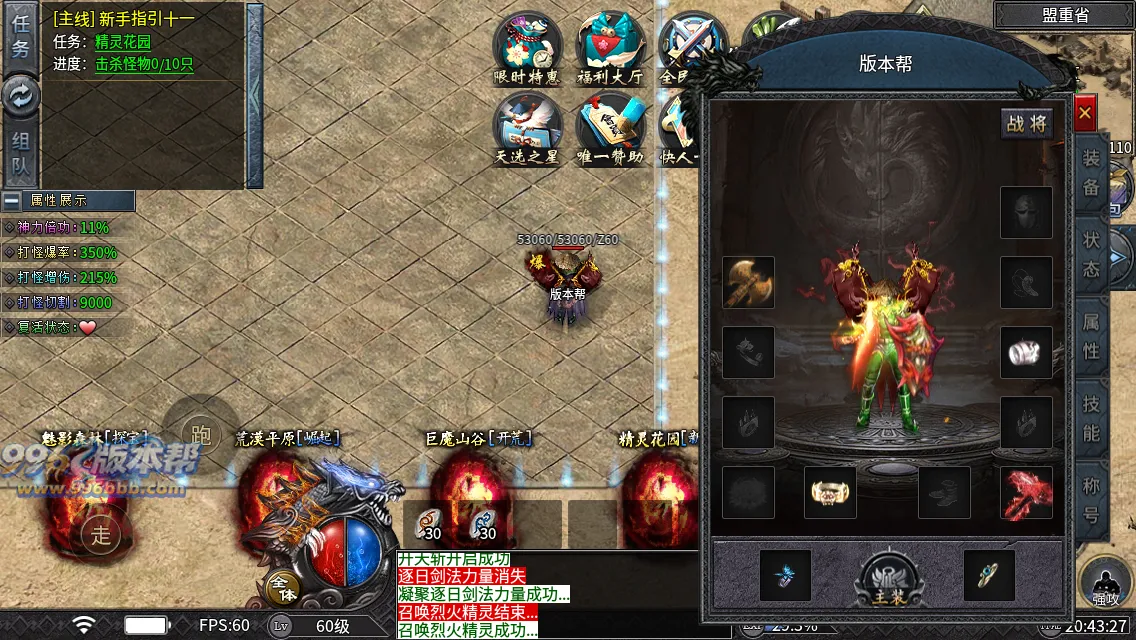The image size is (1136, 640).
Task: Switch to the 状态 status tab
Action: pos(1091,255)
